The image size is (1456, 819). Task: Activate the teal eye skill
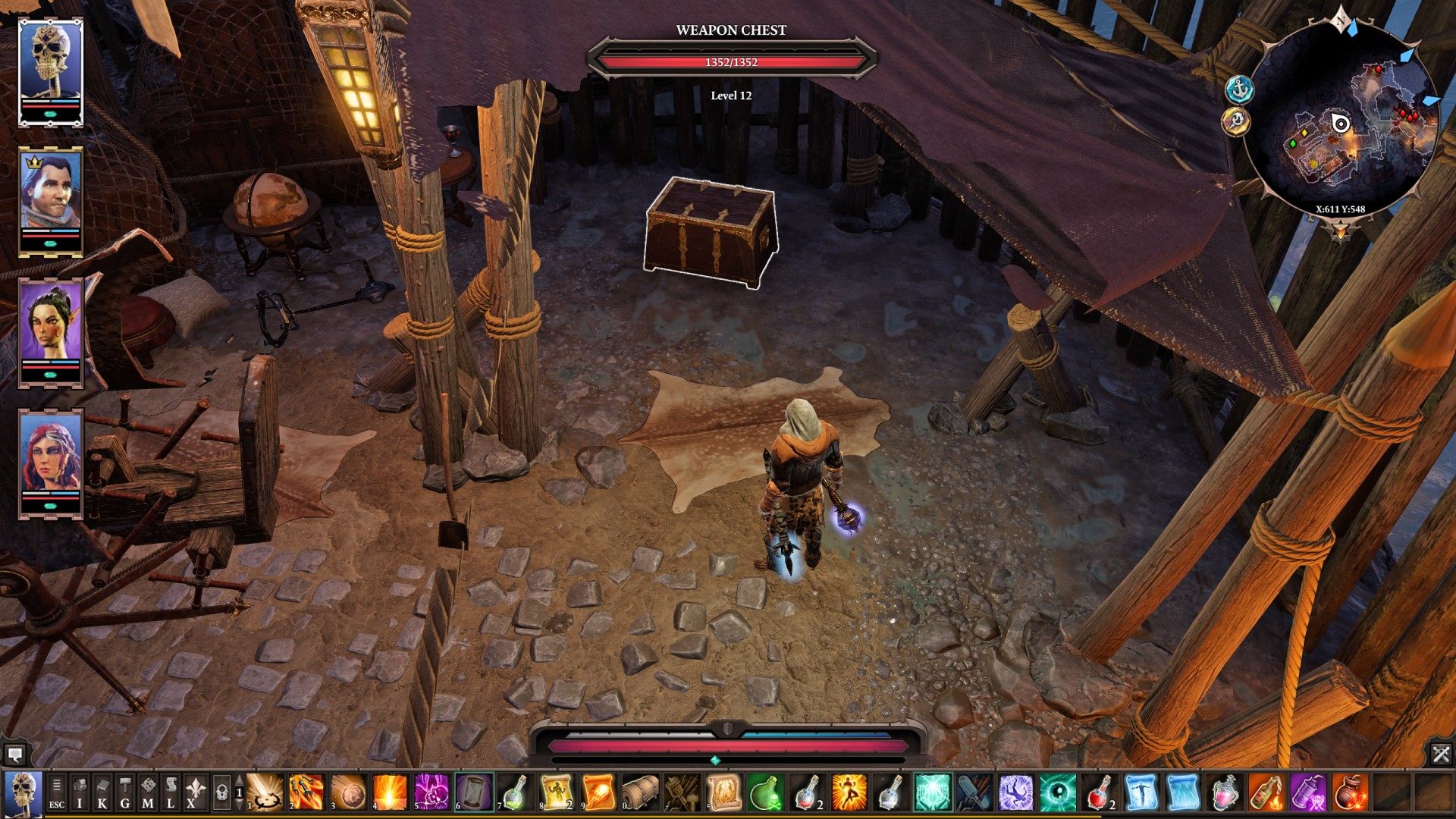pyautogui.click(x=1057, y=793)
